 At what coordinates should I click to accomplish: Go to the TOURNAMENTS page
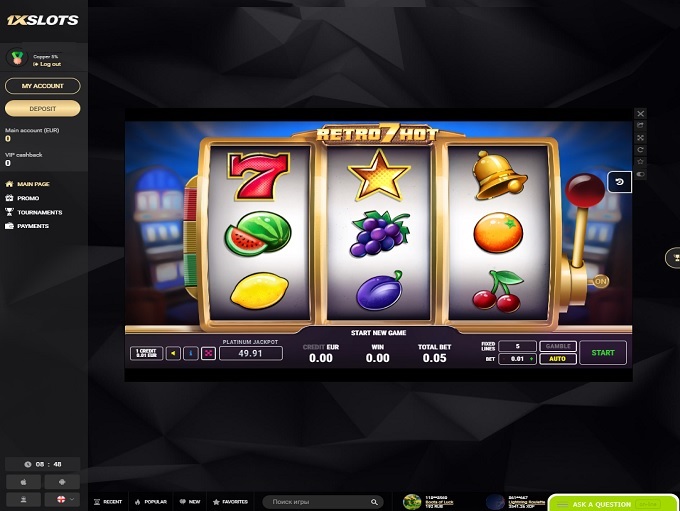(38, 212)
